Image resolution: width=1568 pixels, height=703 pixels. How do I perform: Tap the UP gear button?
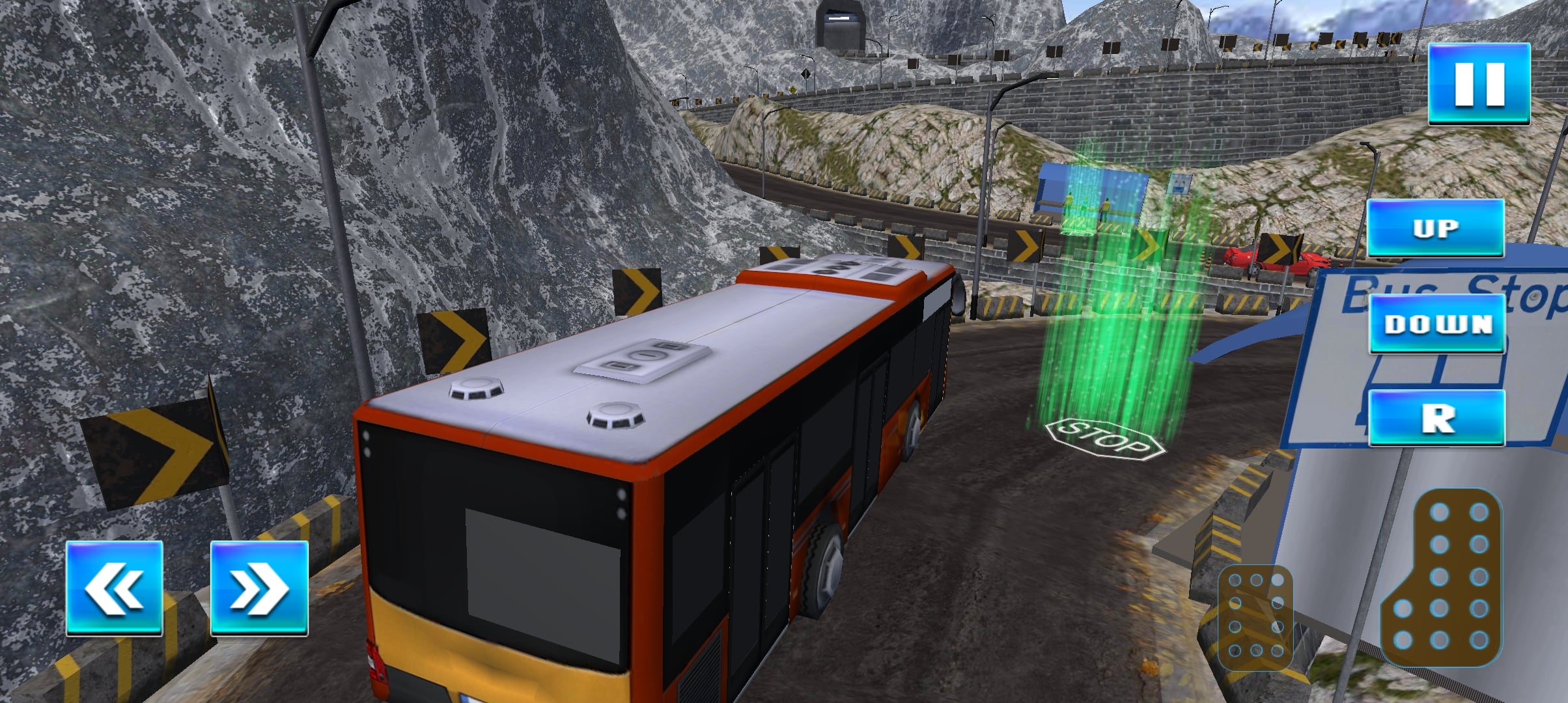(1435, 228)
